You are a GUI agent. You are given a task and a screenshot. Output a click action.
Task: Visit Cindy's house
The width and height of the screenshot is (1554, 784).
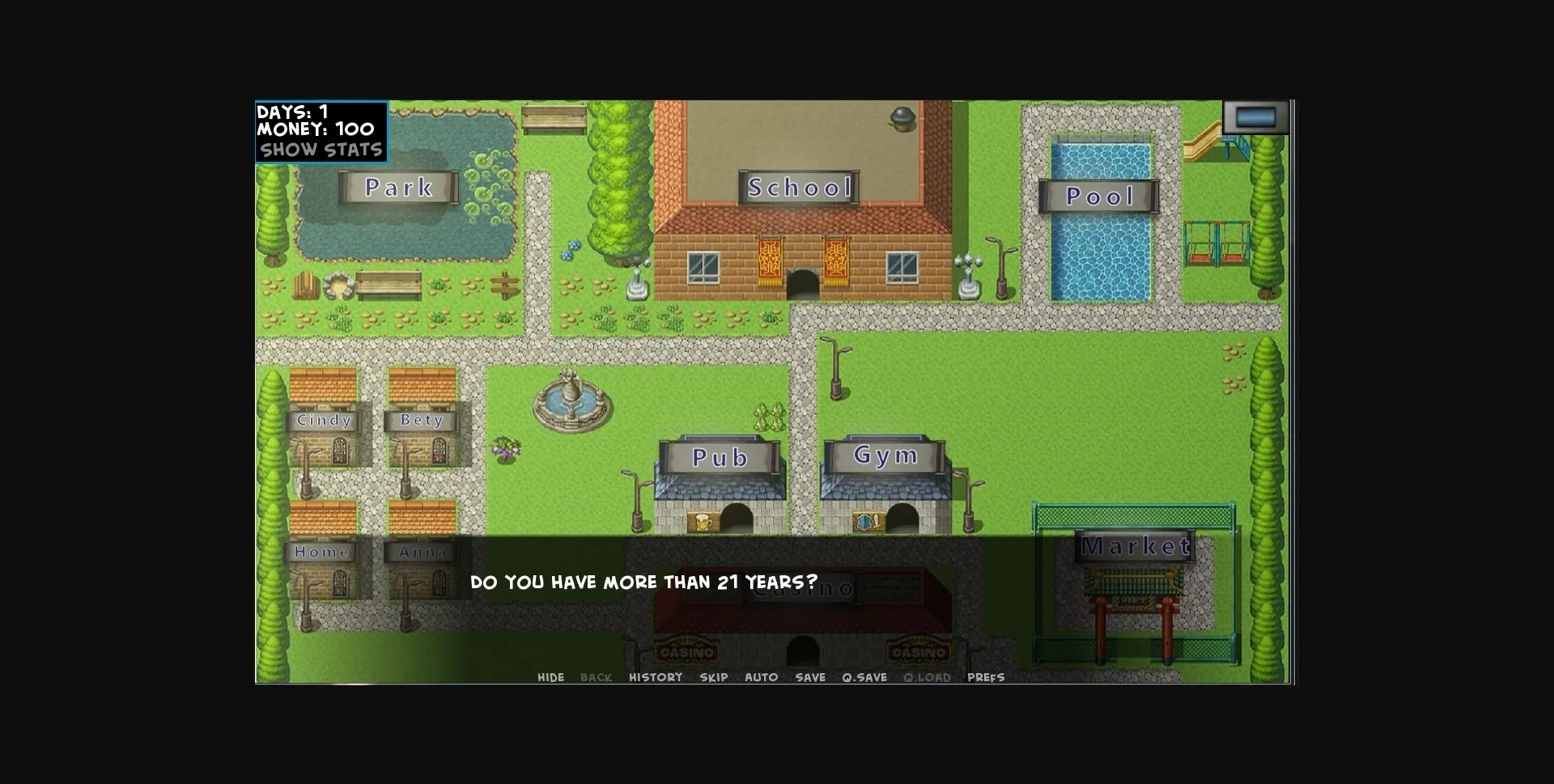coord(324,421)
